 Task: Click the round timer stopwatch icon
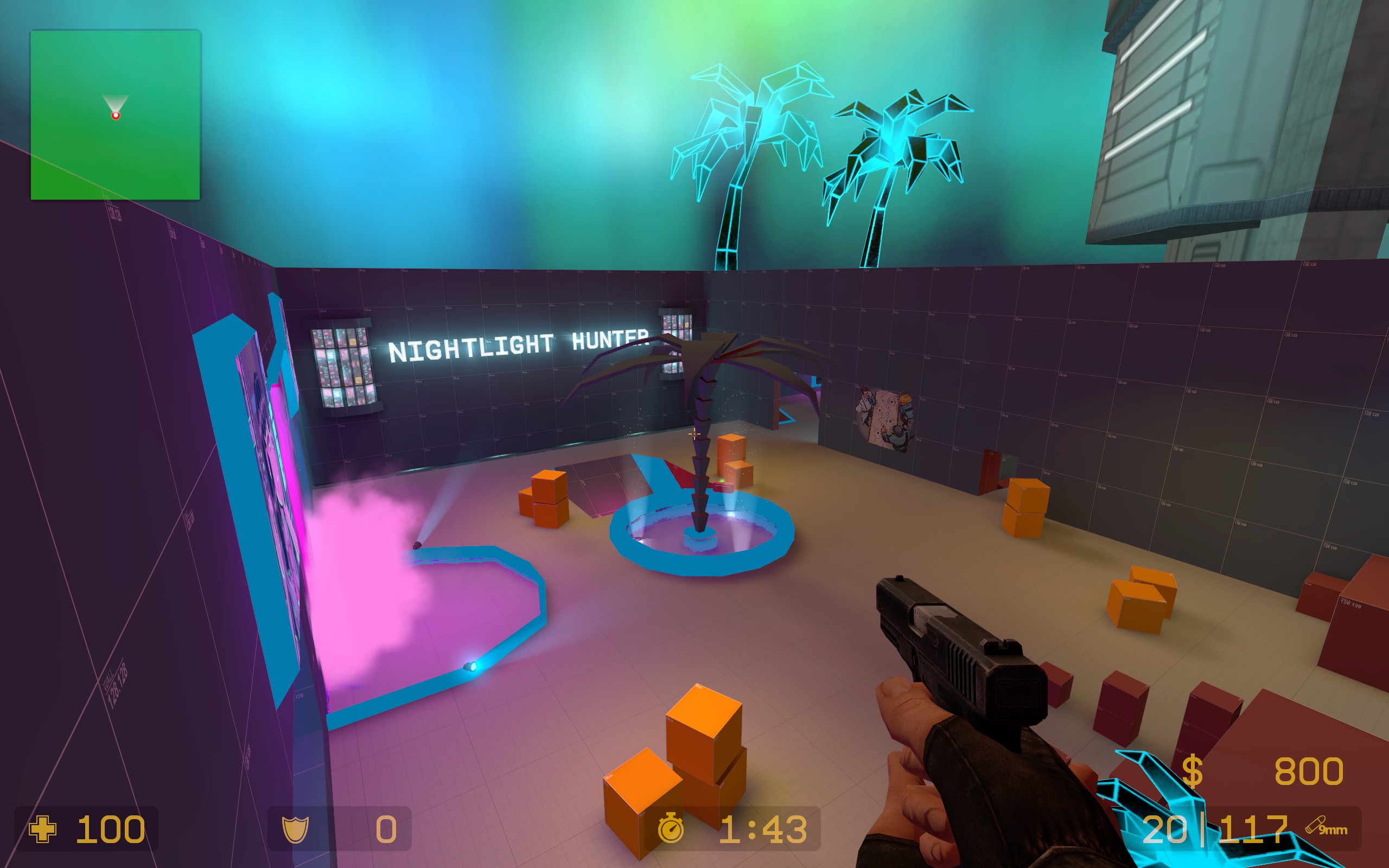tap(671, 829)
